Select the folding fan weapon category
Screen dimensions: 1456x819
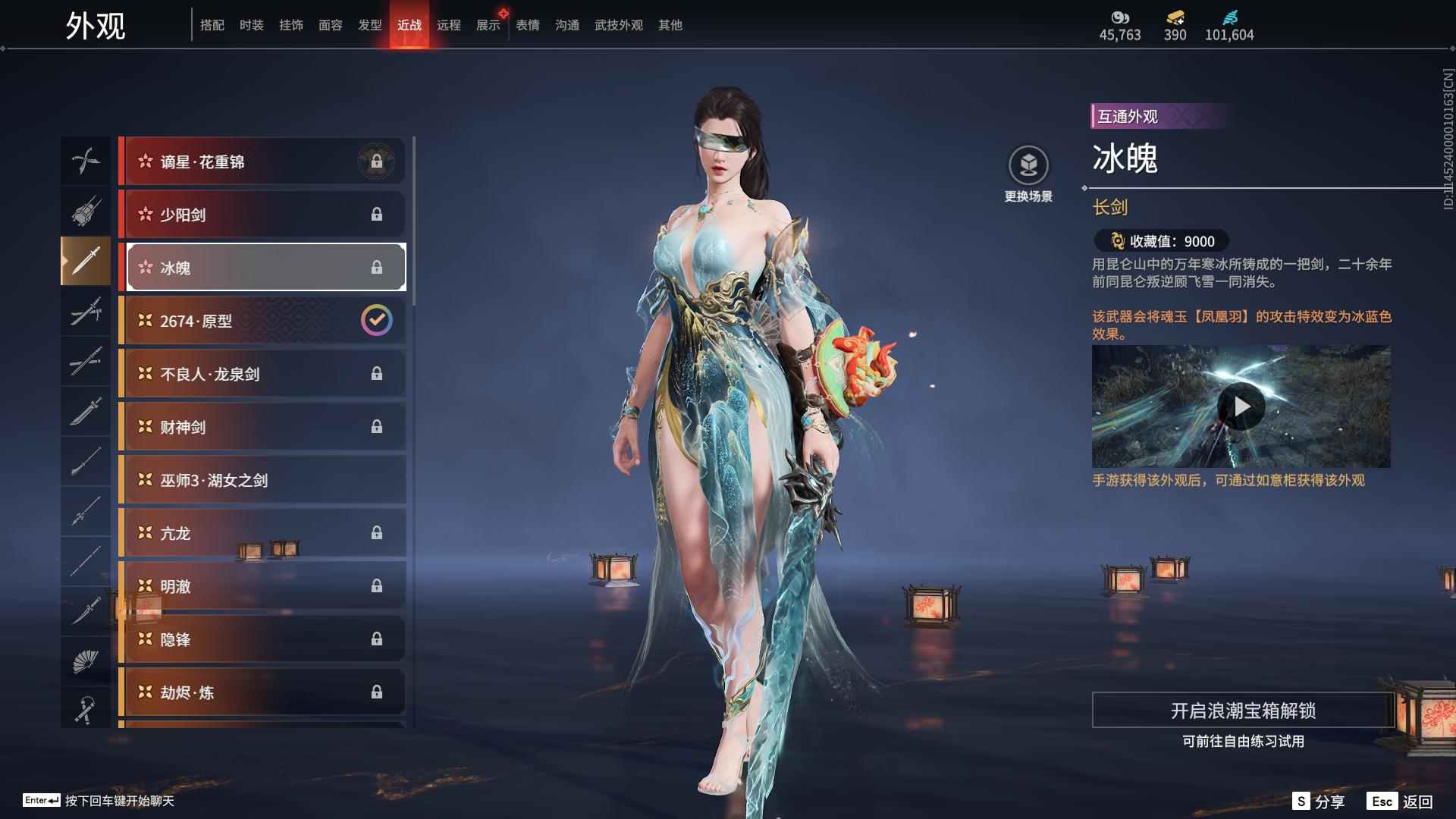point(85,661)
